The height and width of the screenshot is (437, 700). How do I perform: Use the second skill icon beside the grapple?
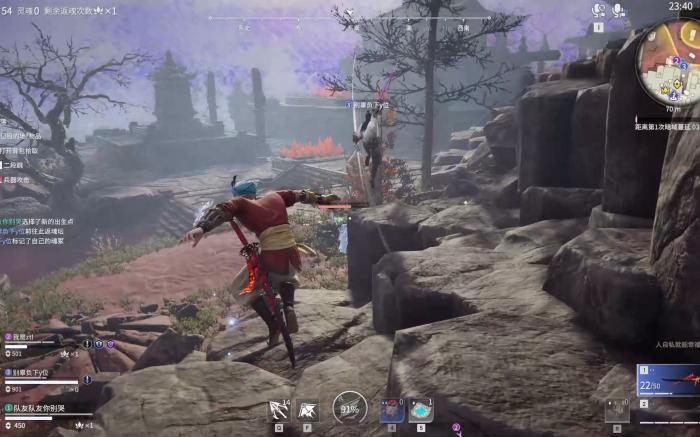pos(307,409)
